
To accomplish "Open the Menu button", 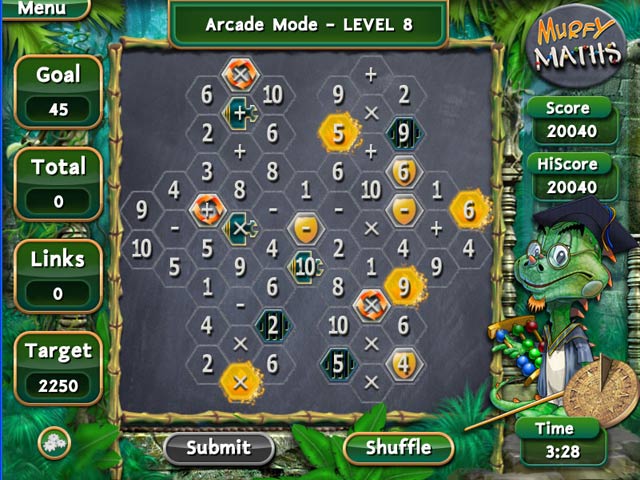I will 40,9.
